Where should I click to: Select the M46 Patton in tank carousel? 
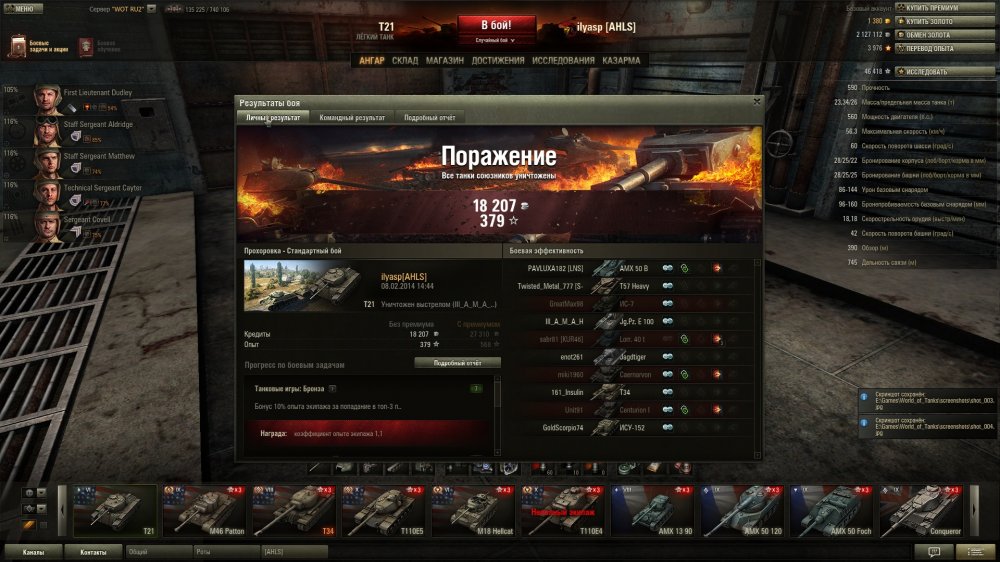pyautogui.click(x=206, y=510)
